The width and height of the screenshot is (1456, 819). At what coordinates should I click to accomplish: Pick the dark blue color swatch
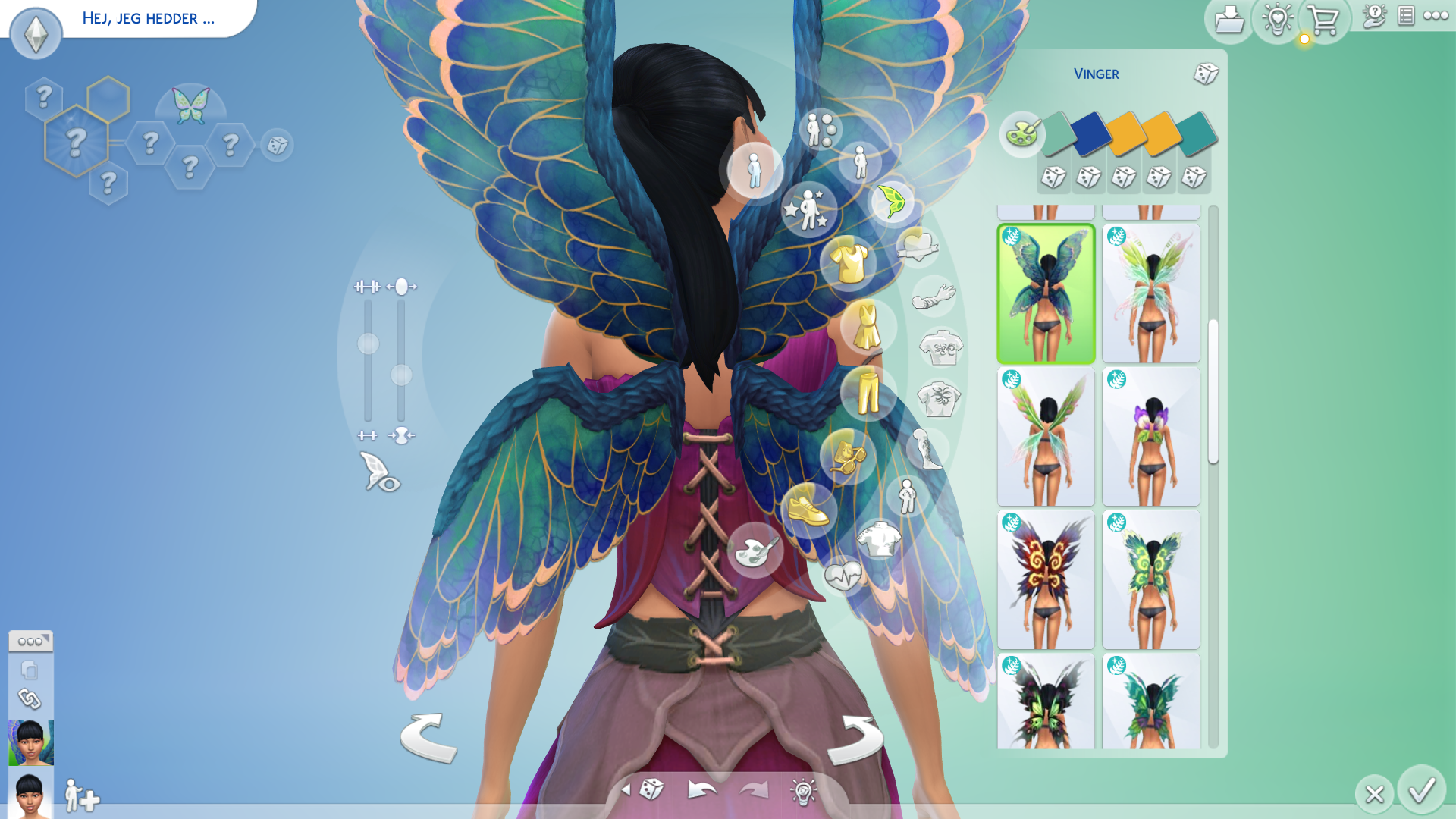pyautogui.click(x=1090, y=134)
